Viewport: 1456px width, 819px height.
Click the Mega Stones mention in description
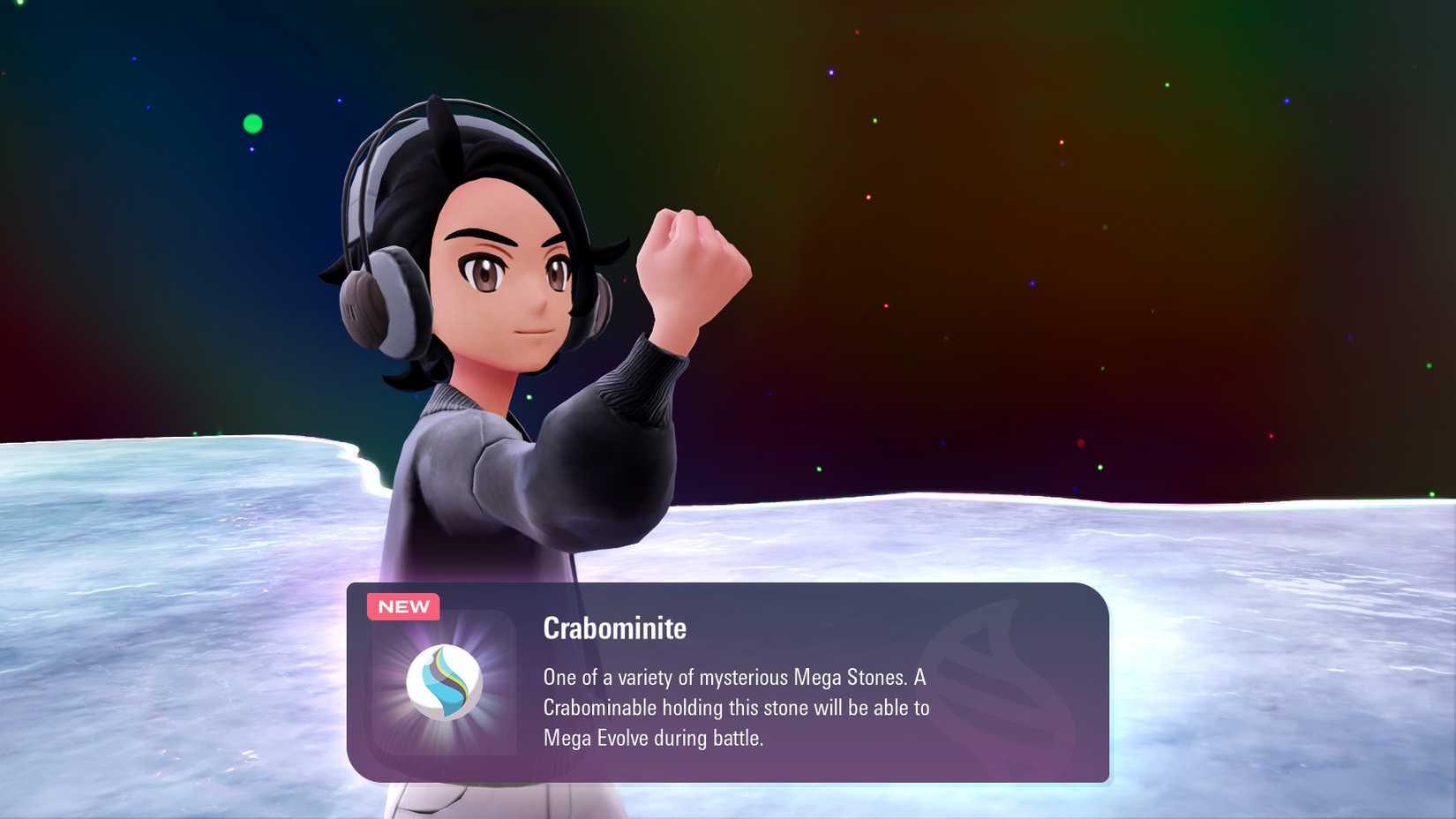coord(847,680)
